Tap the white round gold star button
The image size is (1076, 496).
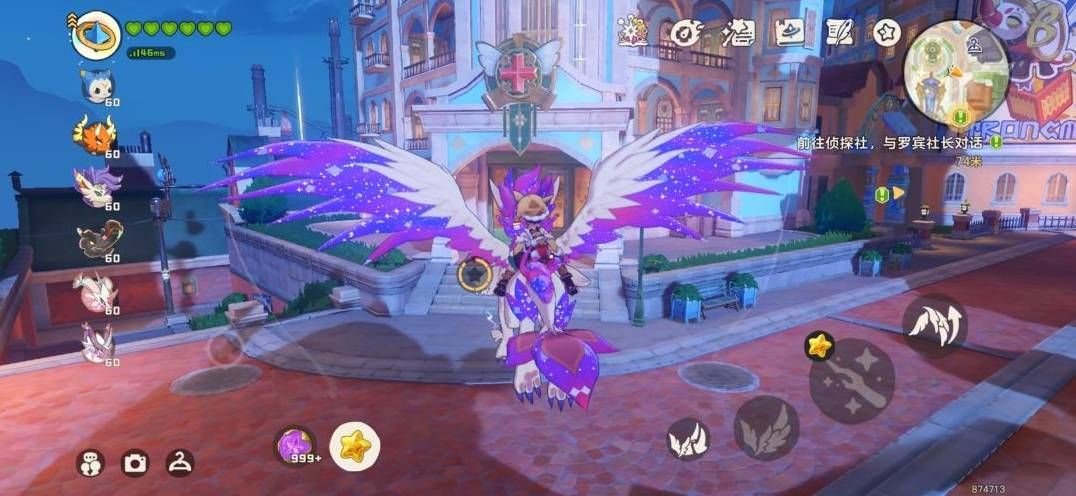[354, 447]
